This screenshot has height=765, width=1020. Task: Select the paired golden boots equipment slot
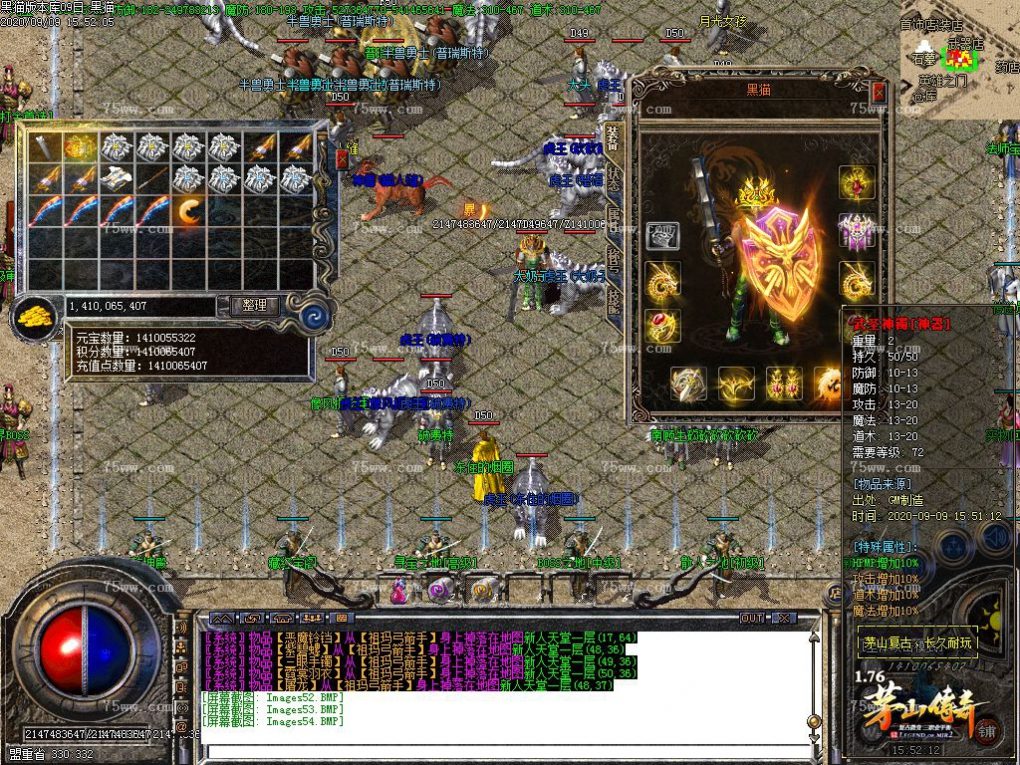[x=783, y=383]
